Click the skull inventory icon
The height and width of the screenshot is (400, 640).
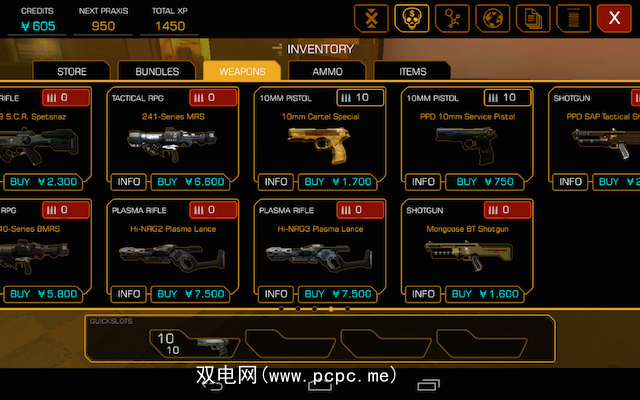point(409,18)
